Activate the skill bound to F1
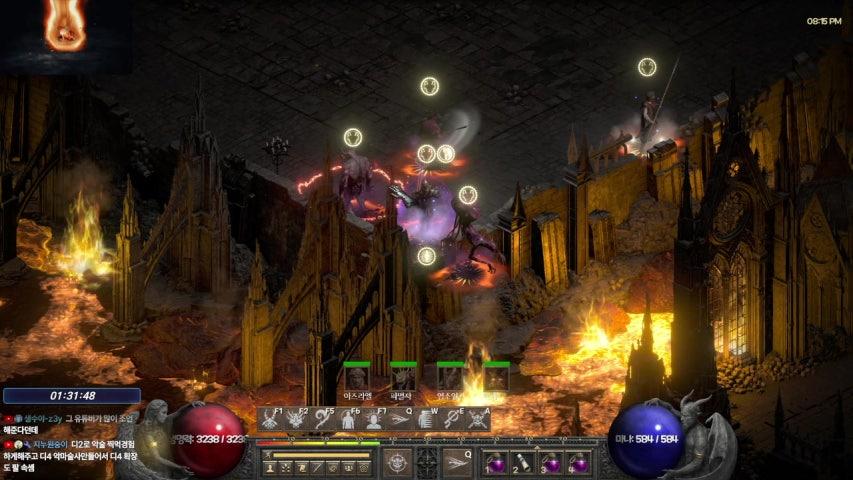 [x=270, y=420]
